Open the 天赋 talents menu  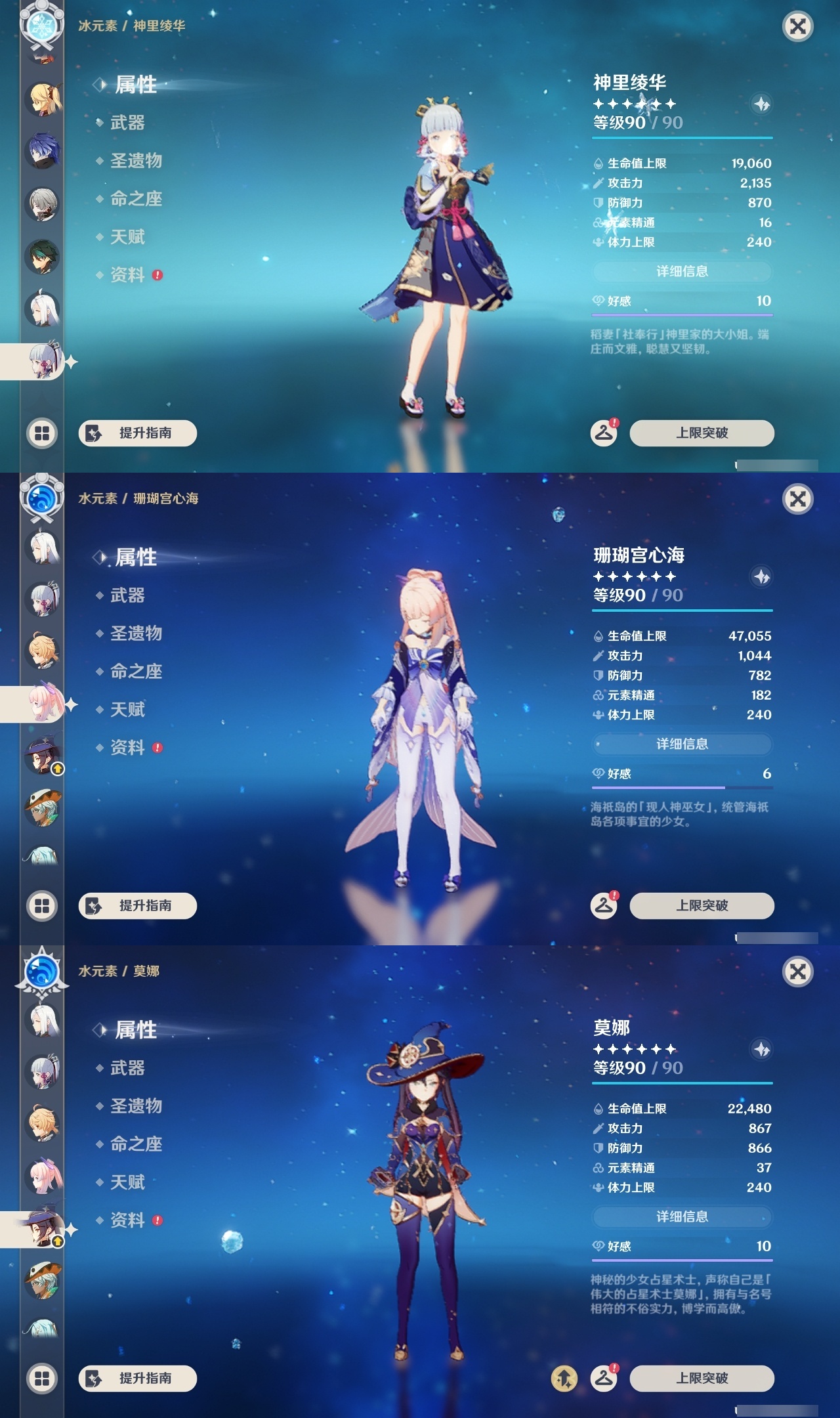pos(129,237)
